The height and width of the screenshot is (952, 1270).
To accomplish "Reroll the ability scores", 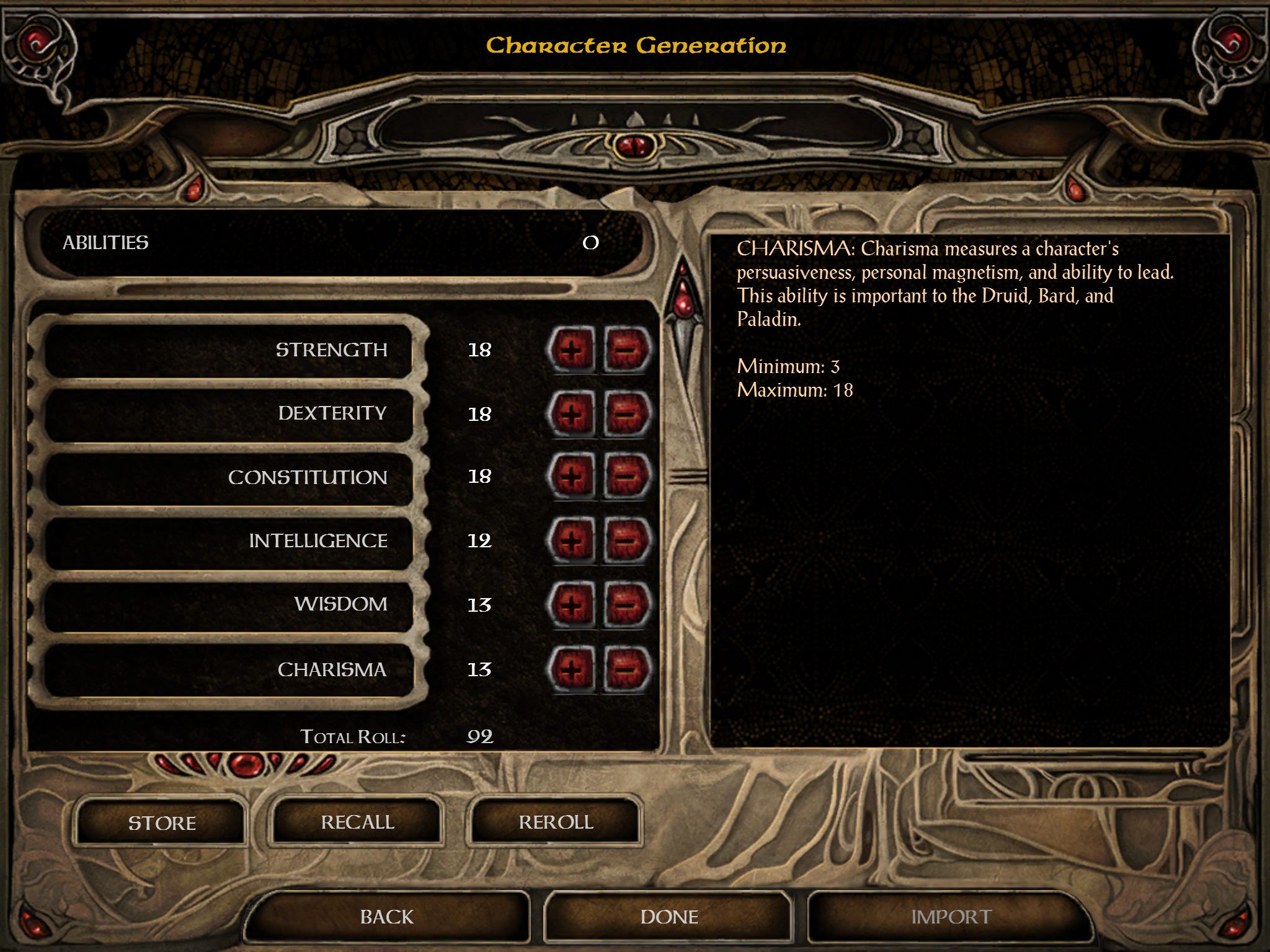I will coord(556,822).
